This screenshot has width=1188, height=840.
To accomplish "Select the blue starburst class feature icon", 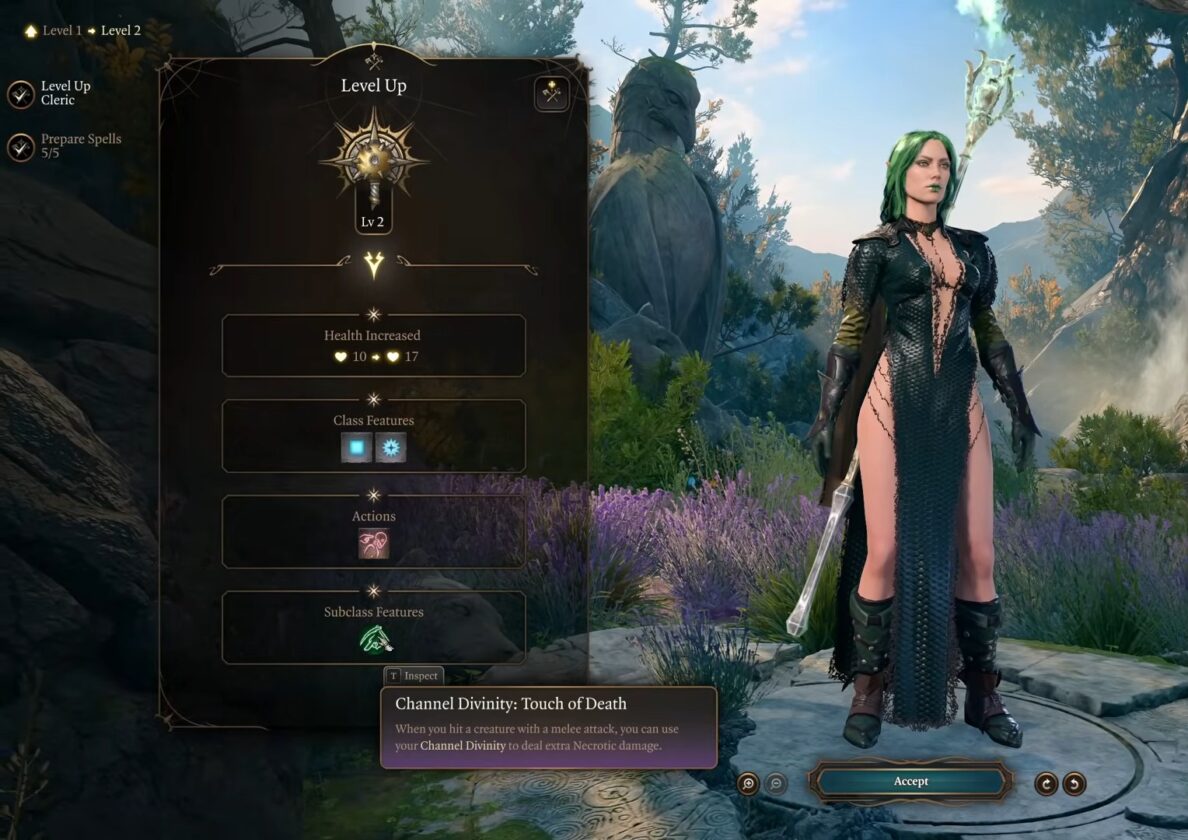I will [390, 447].
